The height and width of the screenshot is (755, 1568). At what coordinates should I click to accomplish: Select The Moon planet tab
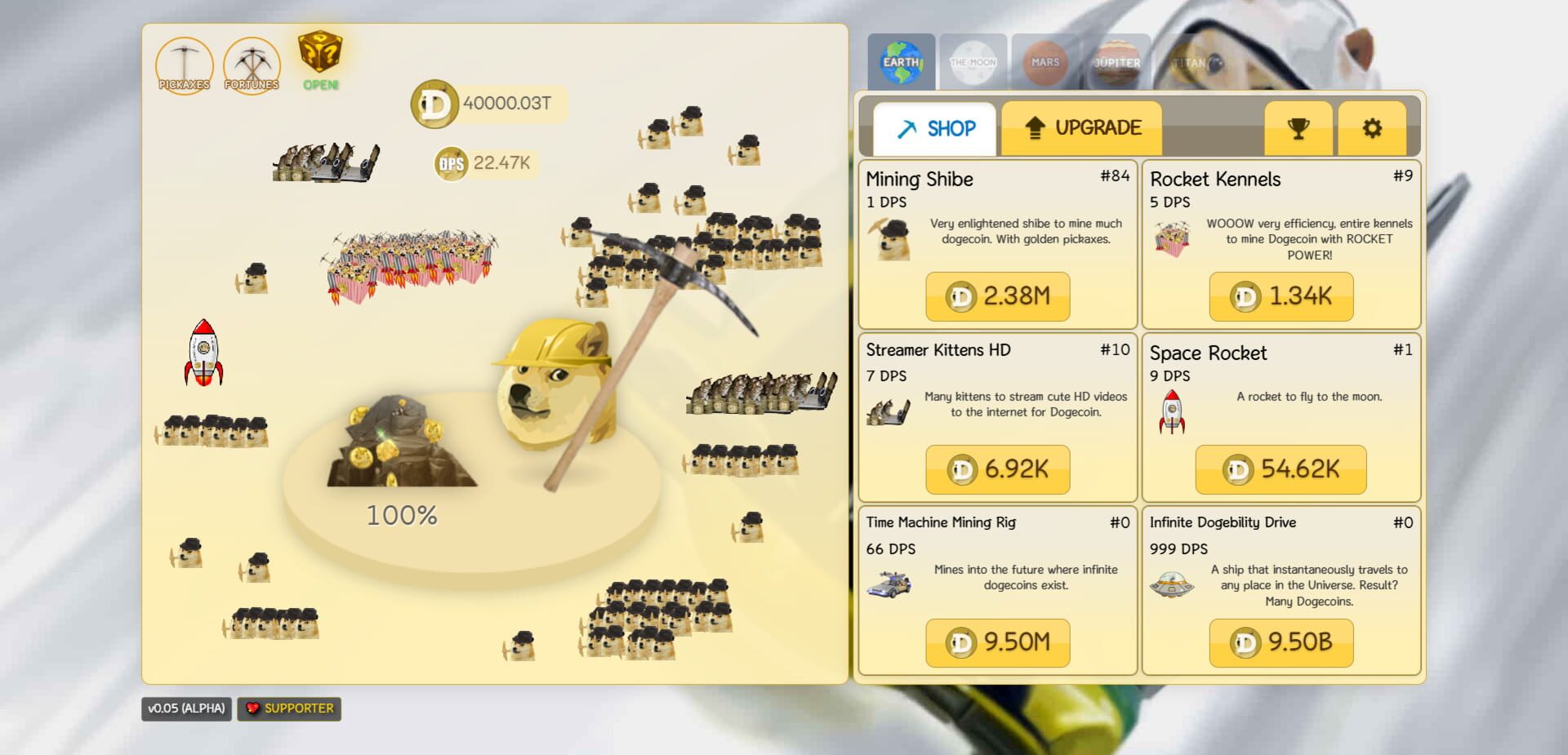coord(974,61)
